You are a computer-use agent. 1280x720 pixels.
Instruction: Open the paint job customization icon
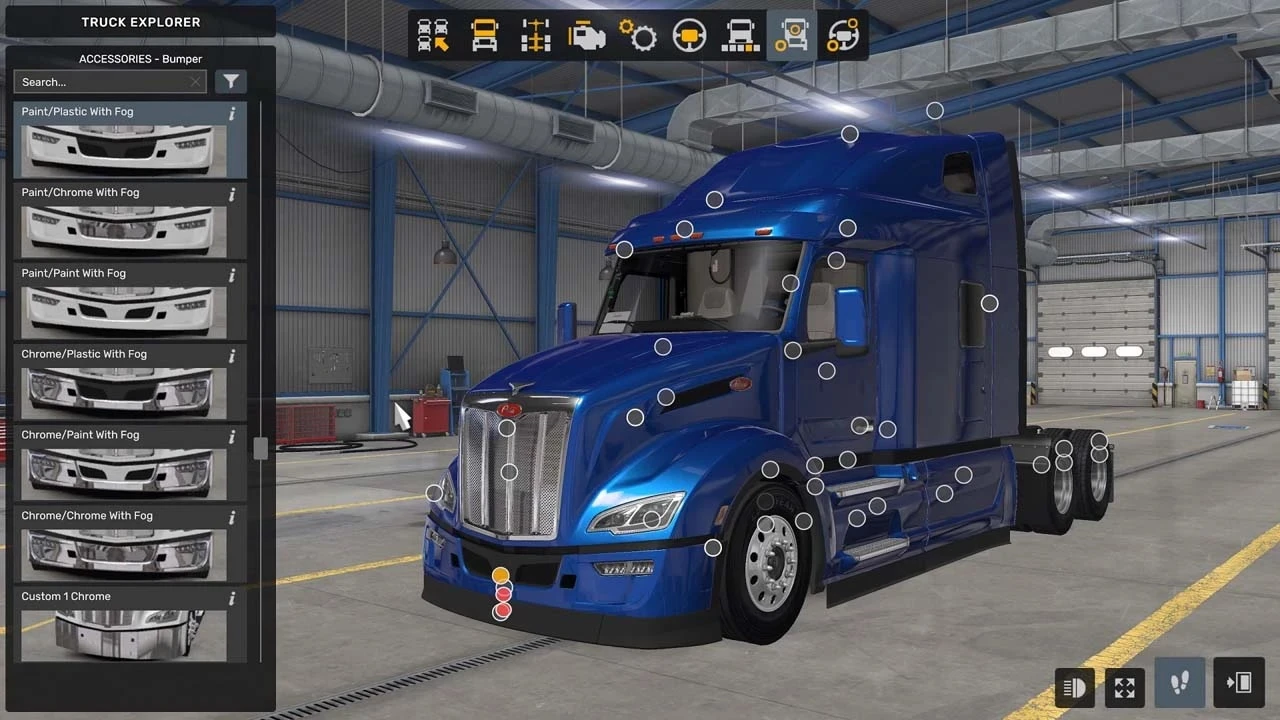[740, 35]
